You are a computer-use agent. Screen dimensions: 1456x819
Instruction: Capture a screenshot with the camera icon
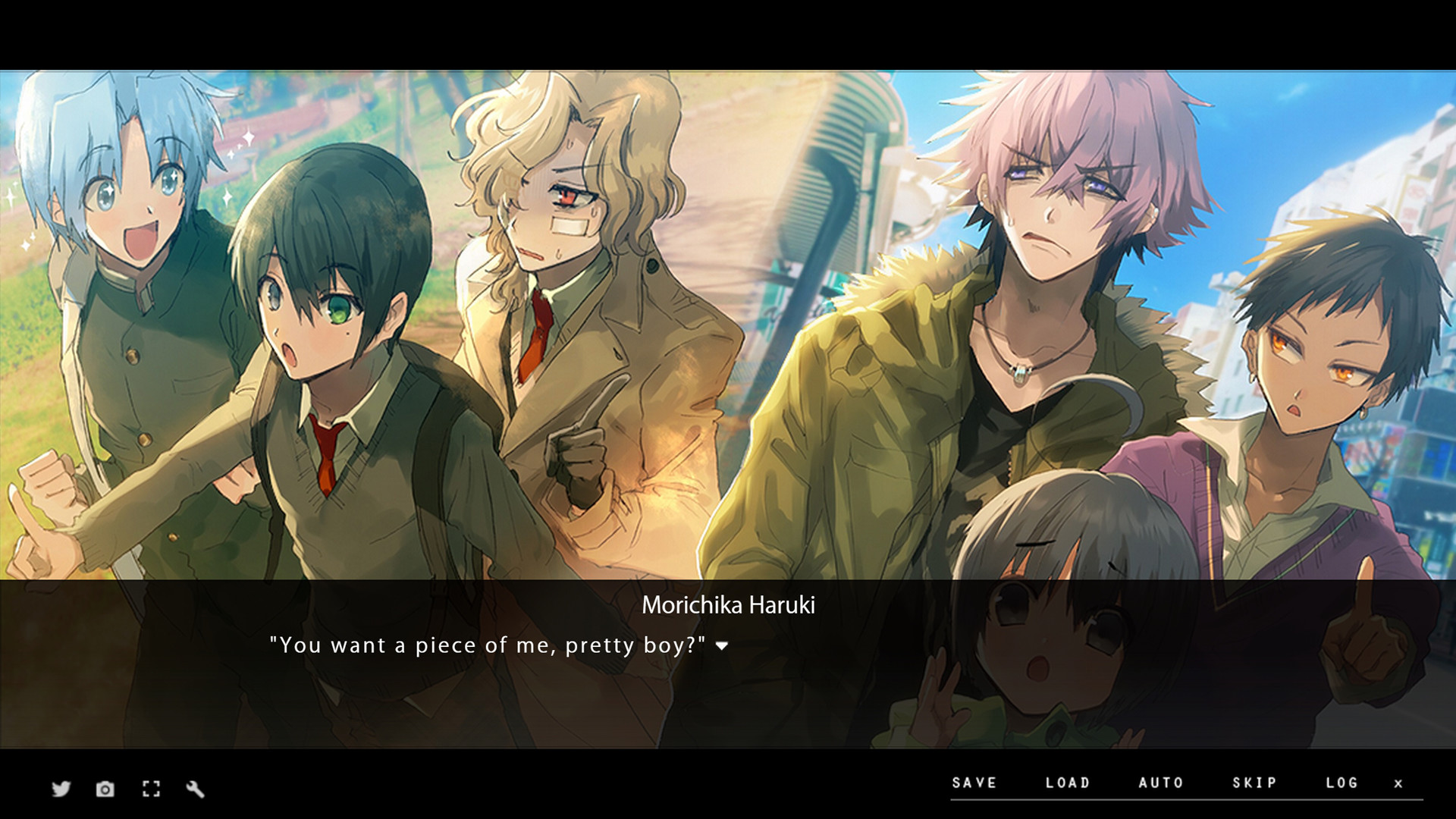(x=105, y=789)
